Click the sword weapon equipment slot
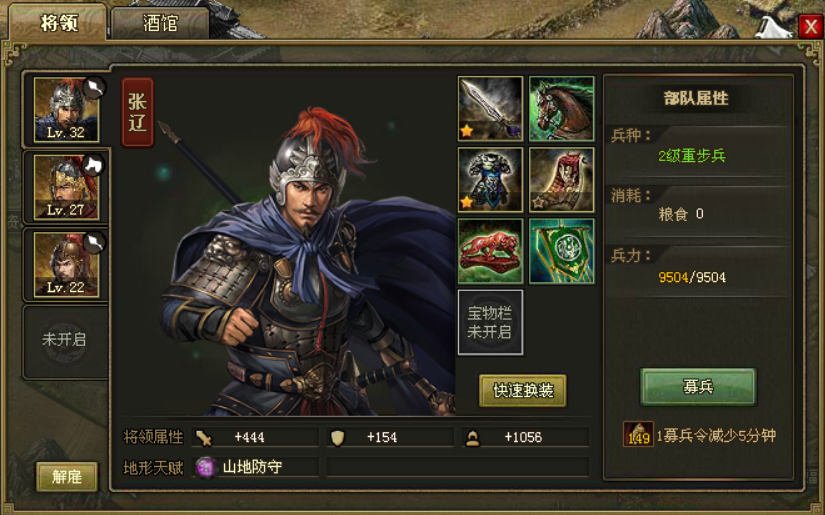 (490, 108)
